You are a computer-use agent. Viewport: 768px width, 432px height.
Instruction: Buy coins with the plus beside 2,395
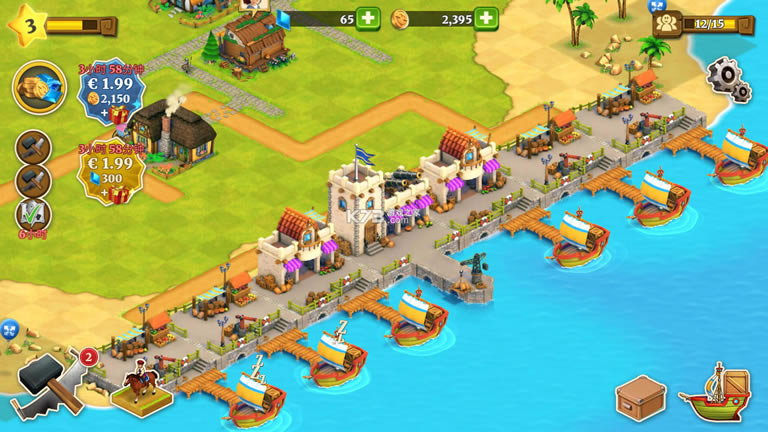(486, 18)
